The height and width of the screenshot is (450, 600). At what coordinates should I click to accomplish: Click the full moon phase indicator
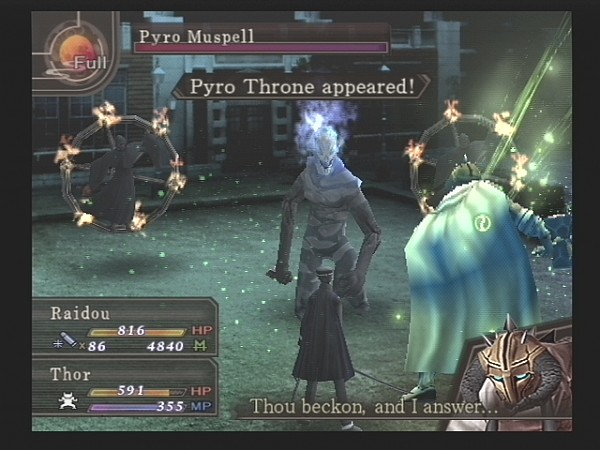click(x=75, y=55)
